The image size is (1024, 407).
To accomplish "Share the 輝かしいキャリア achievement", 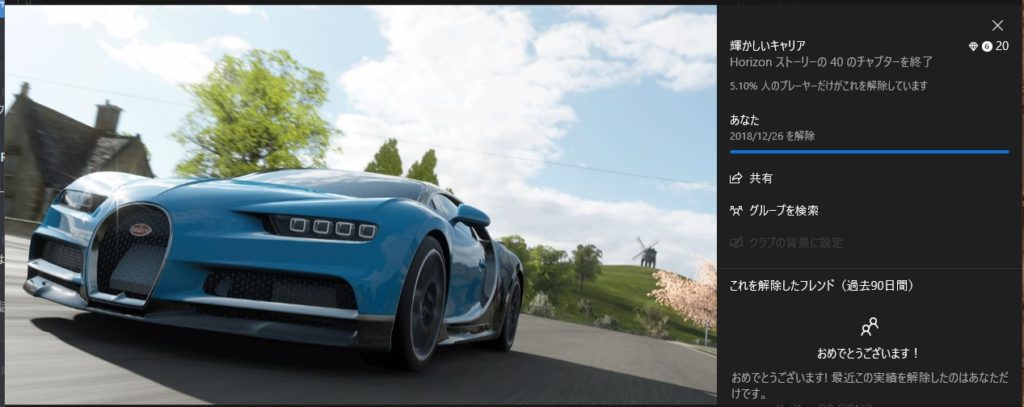I will (x=753, y=178).
